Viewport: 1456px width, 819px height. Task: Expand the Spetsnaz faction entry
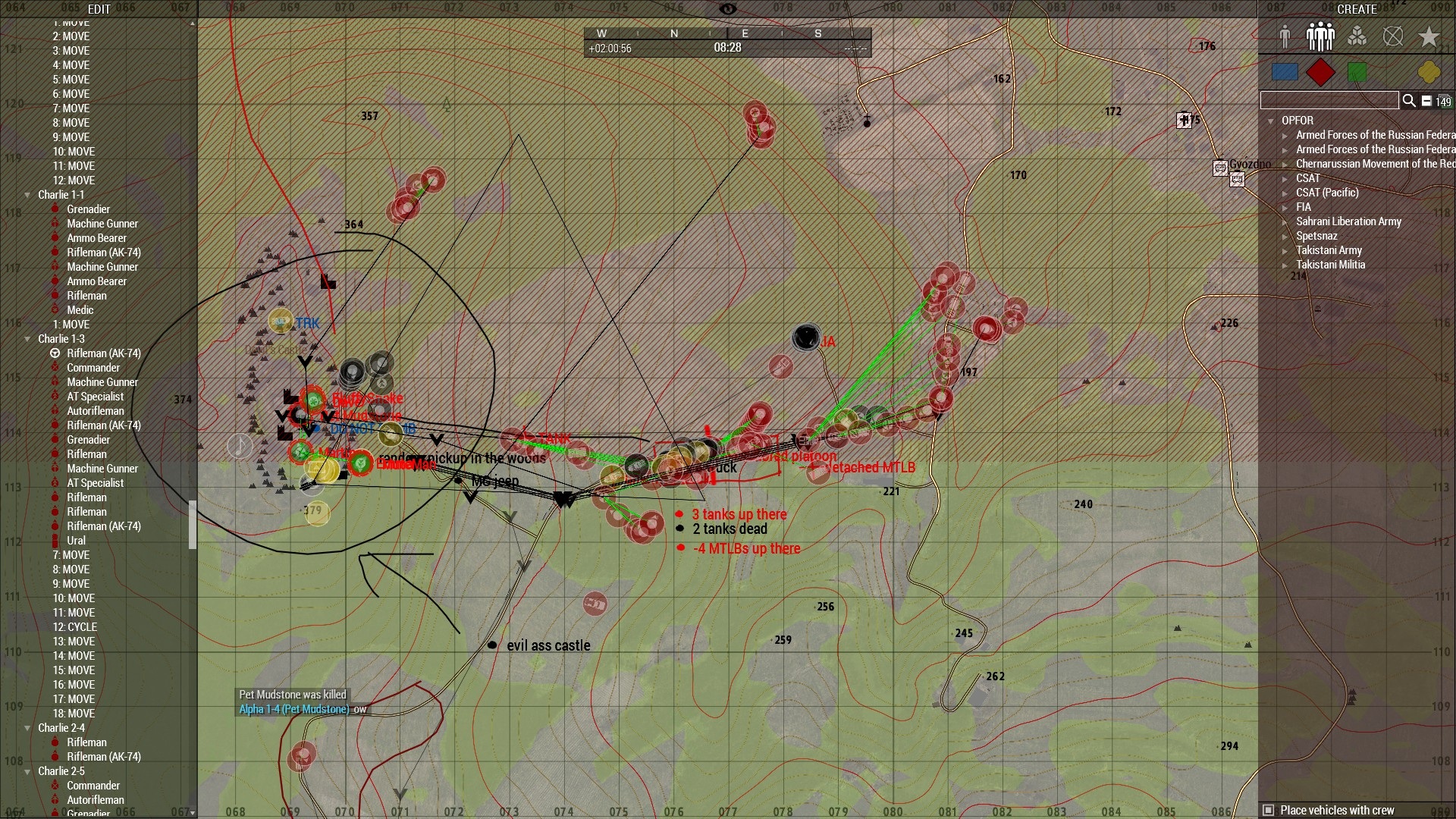click(x=1285, y=236)
